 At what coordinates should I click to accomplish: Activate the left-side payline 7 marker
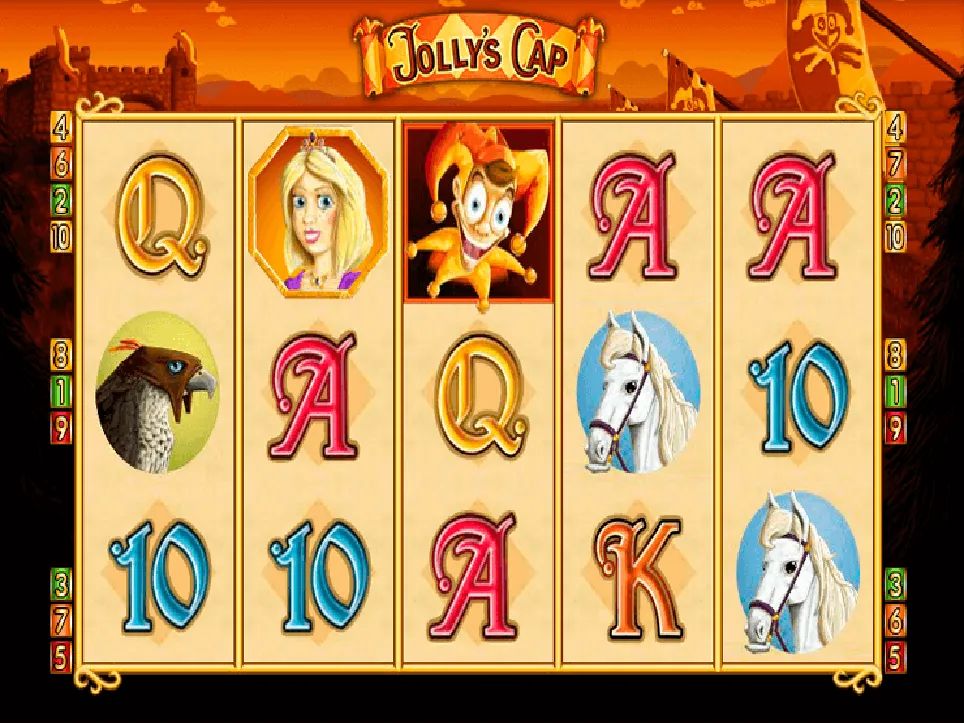(62, 620)
